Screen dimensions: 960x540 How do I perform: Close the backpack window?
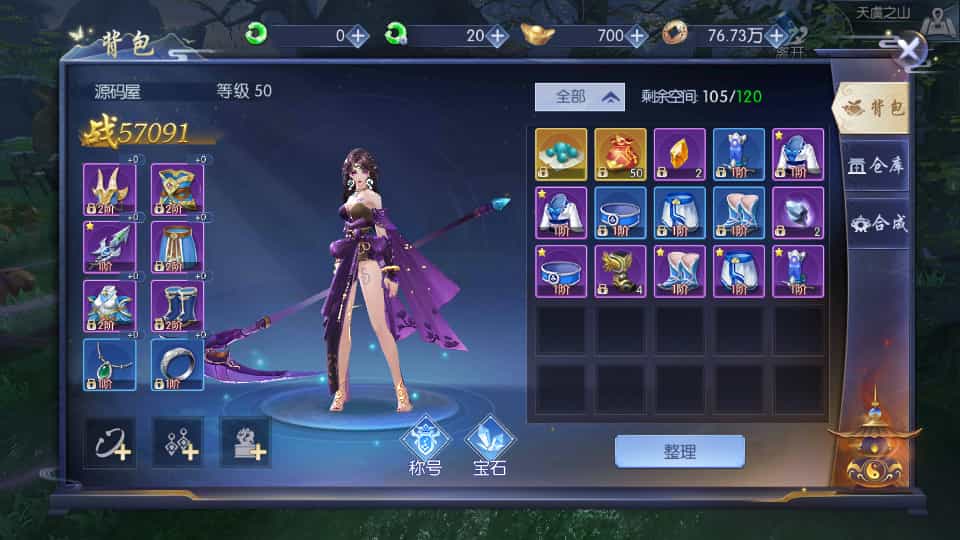(x=909, y=48)
